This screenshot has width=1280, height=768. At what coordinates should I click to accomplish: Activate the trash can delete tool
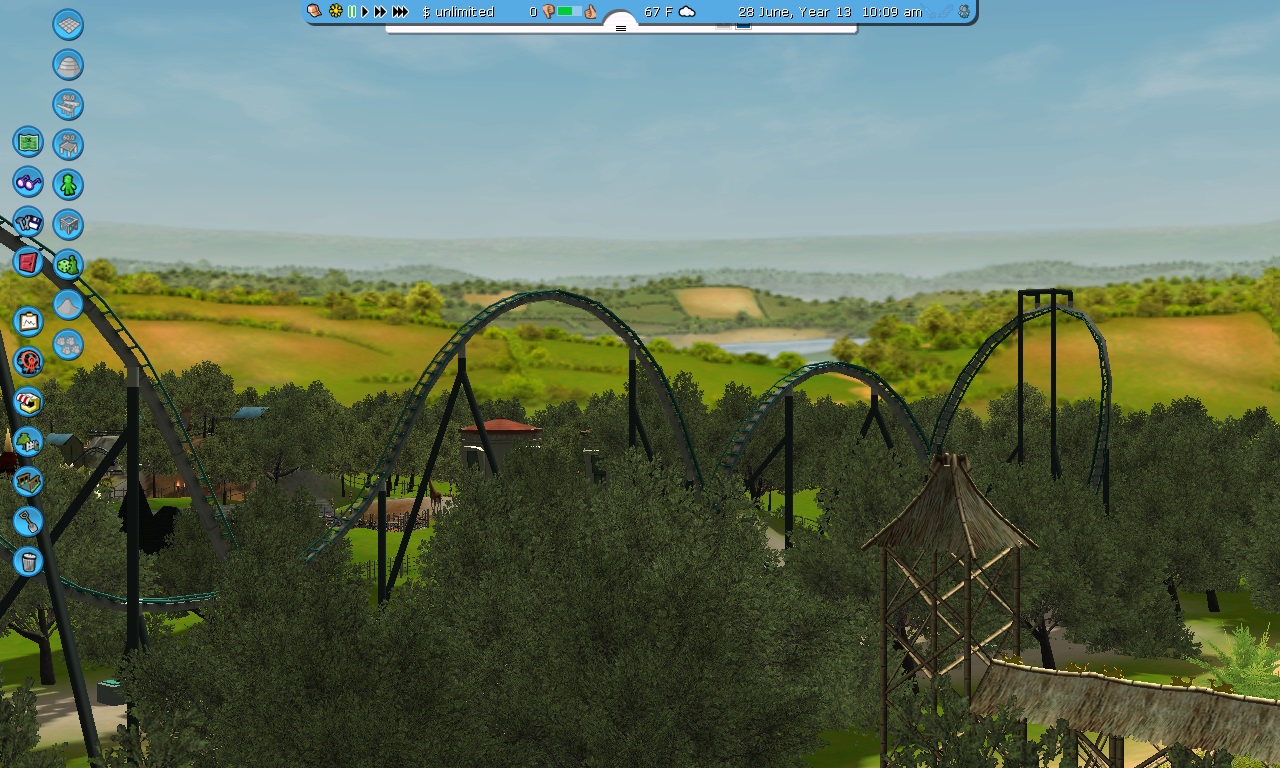28,561
